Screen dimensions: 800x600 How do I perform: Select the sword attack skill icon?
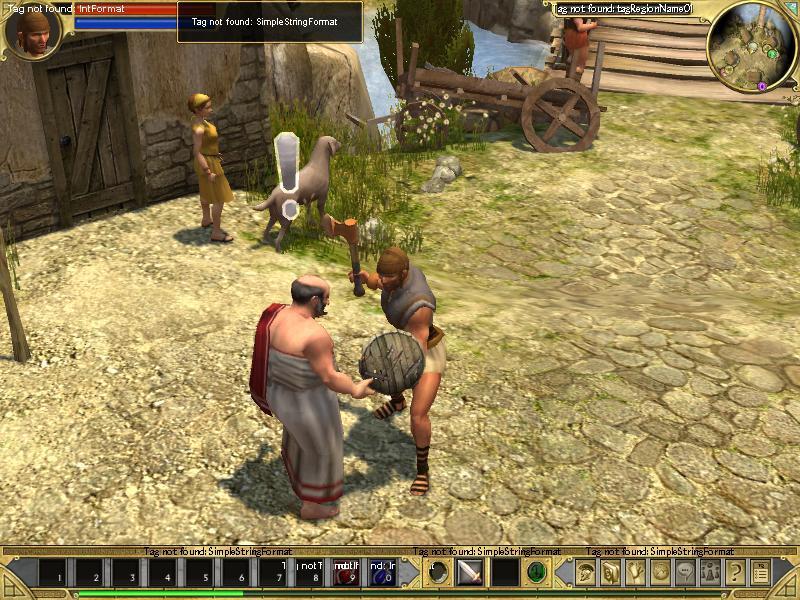(x=470, y=573)
